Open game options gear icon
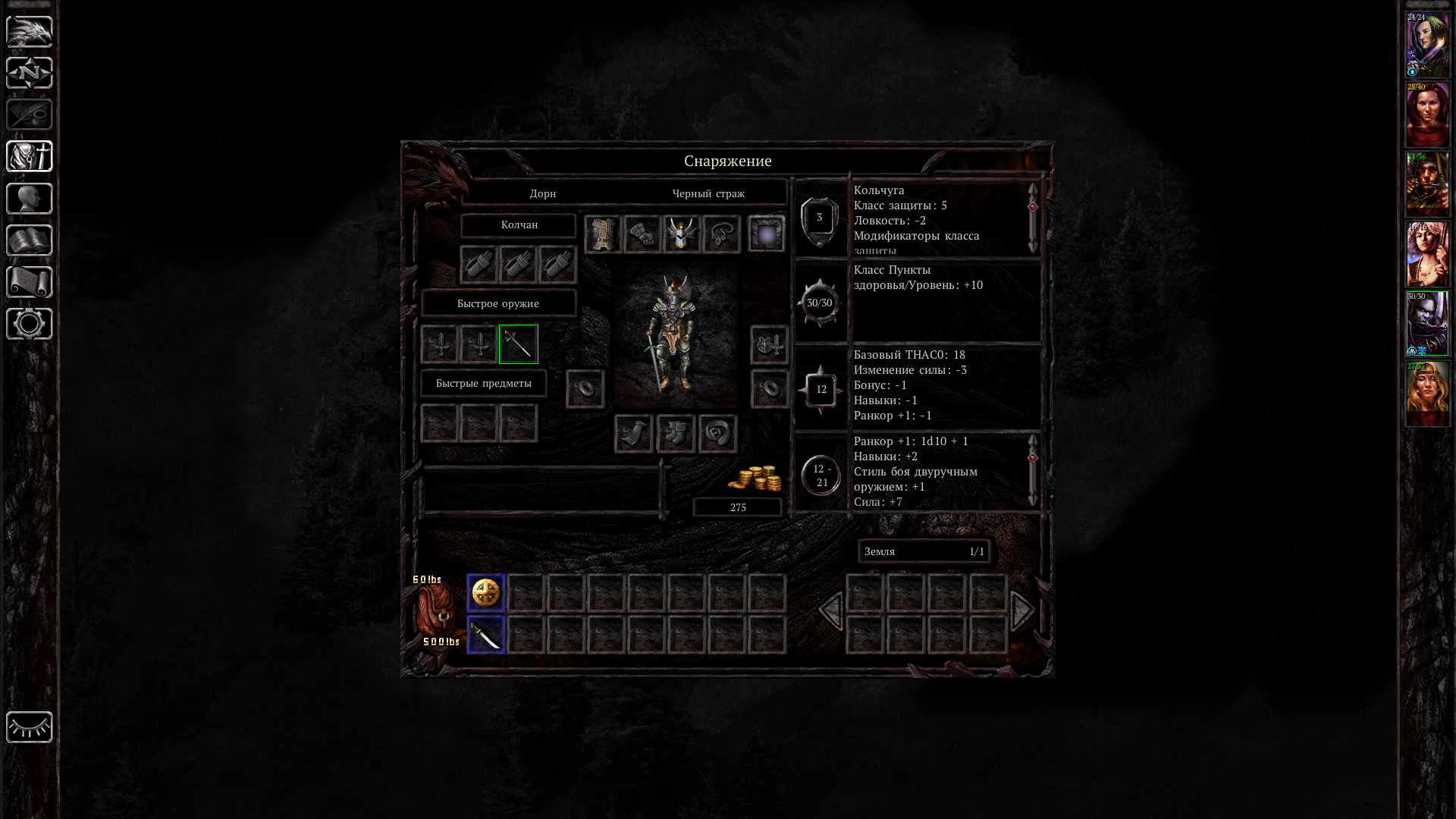This screenshot has width=1456, height=819. click(x=30, y=324)
